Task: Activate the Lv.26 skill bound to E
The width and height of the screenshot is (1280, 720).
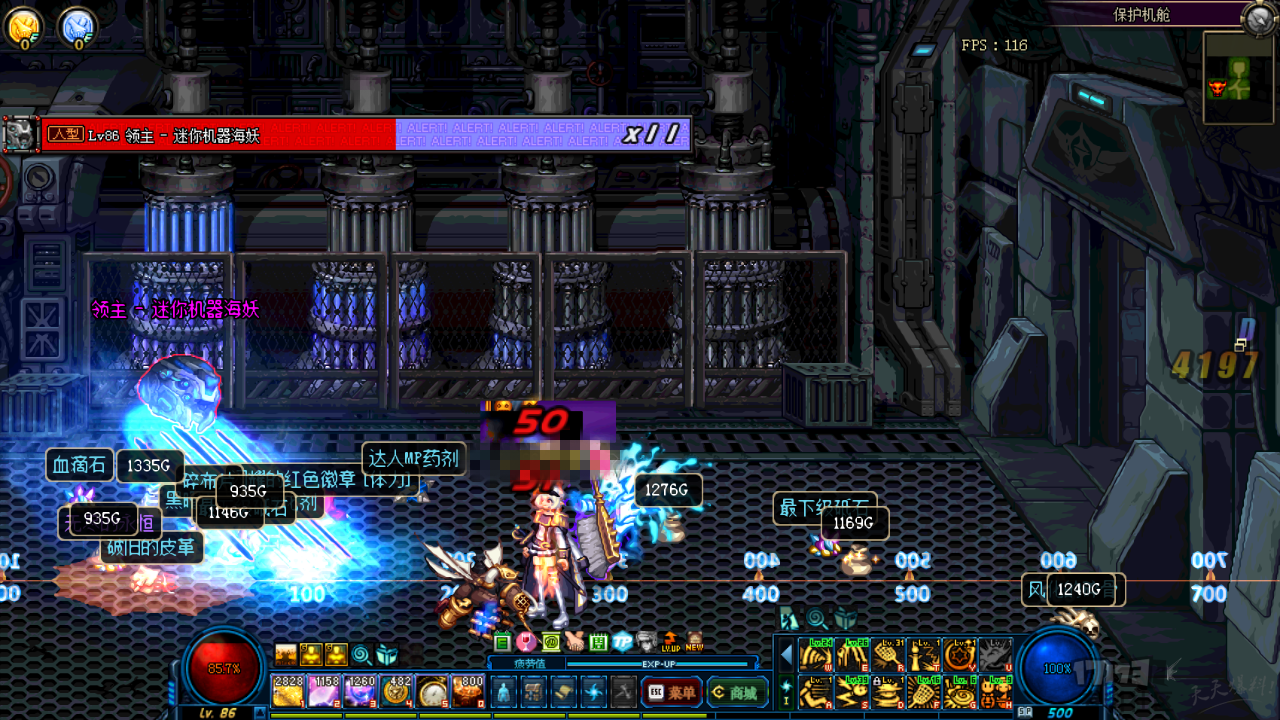Action: click(x=853, y=655)
